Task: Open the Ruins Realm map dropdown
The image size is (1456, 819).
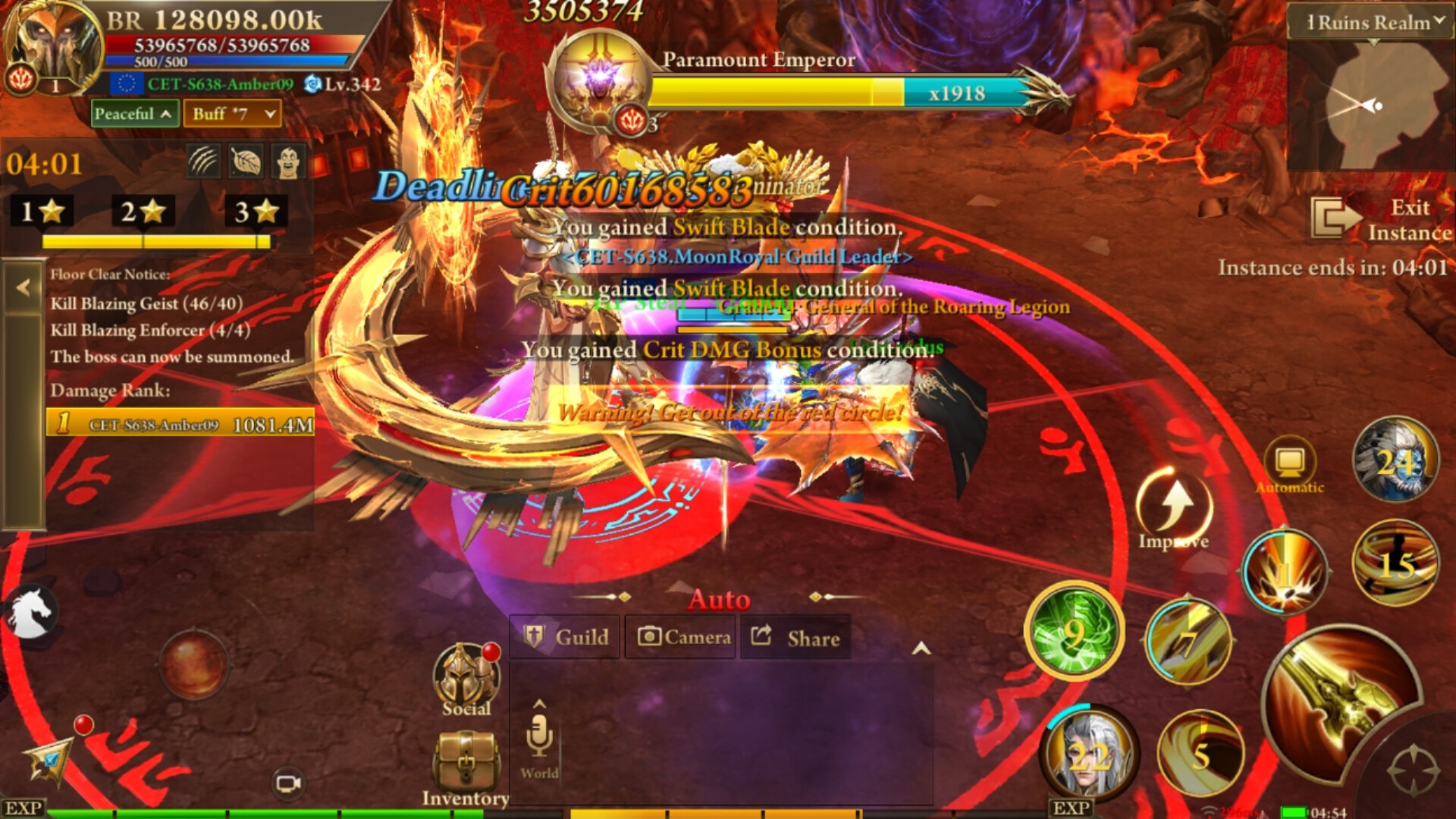Action: 1370,23
